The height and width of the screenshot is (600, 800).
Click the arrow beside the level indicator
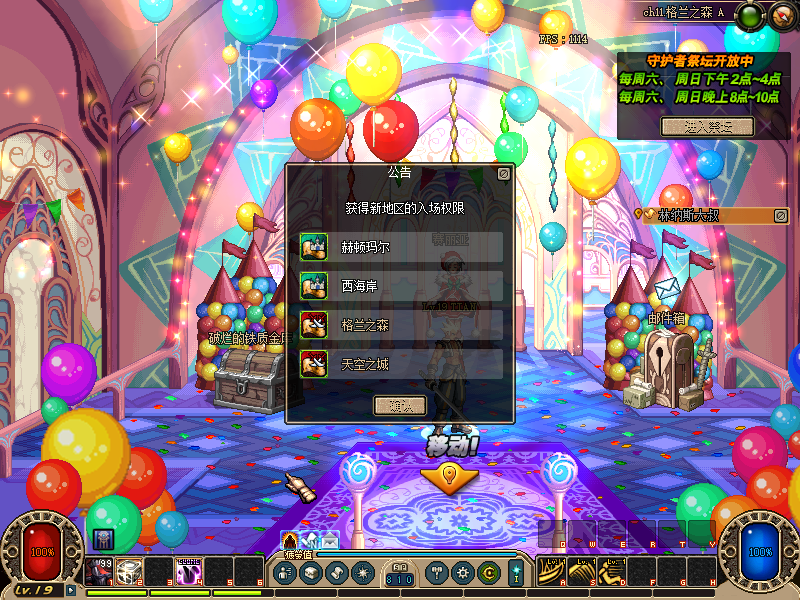coord(71,590)
